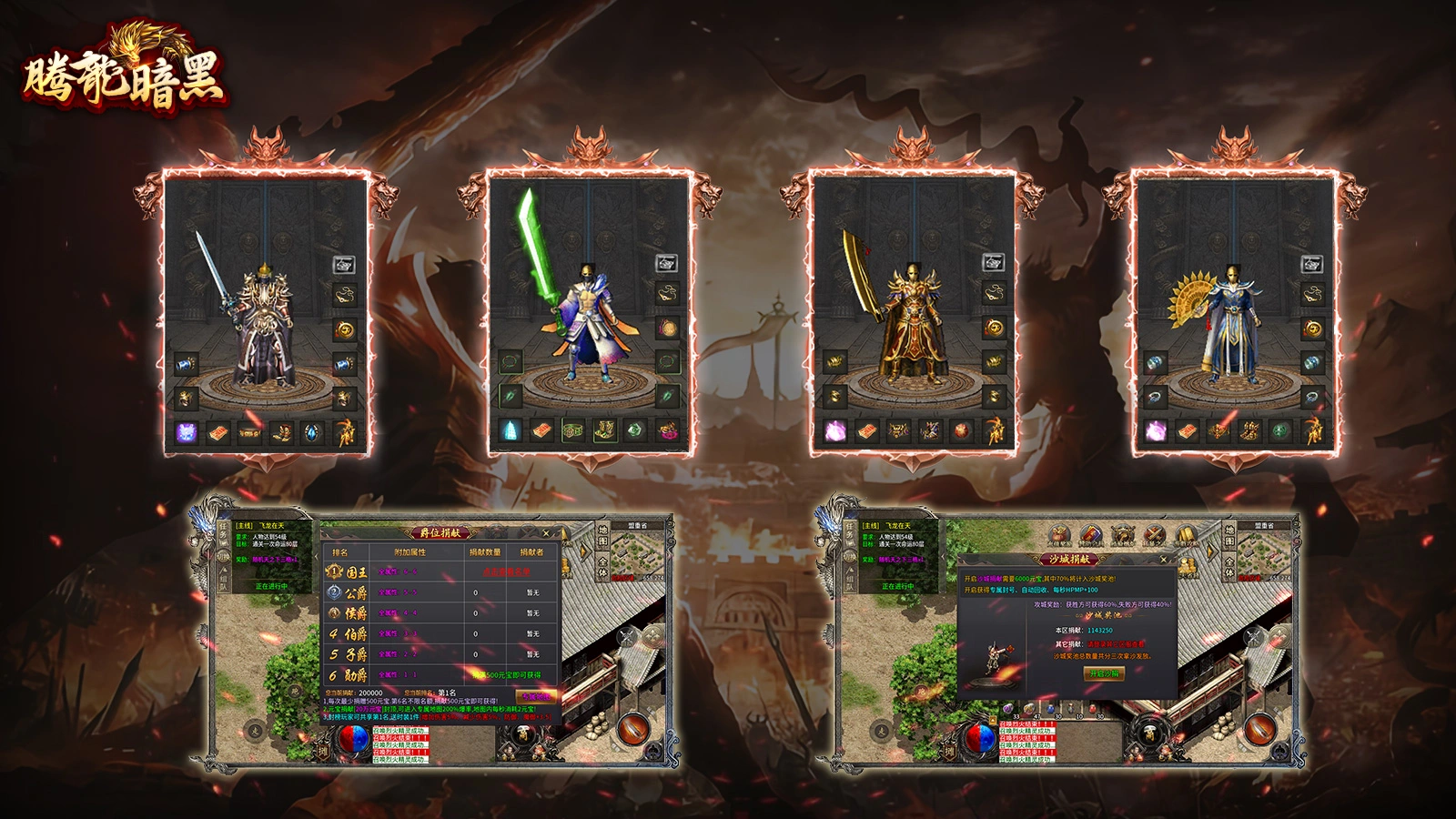This screenshot has width=1456, height=819.
Task: Open the red 点击查看名单 link
Action: coord(506,571)
